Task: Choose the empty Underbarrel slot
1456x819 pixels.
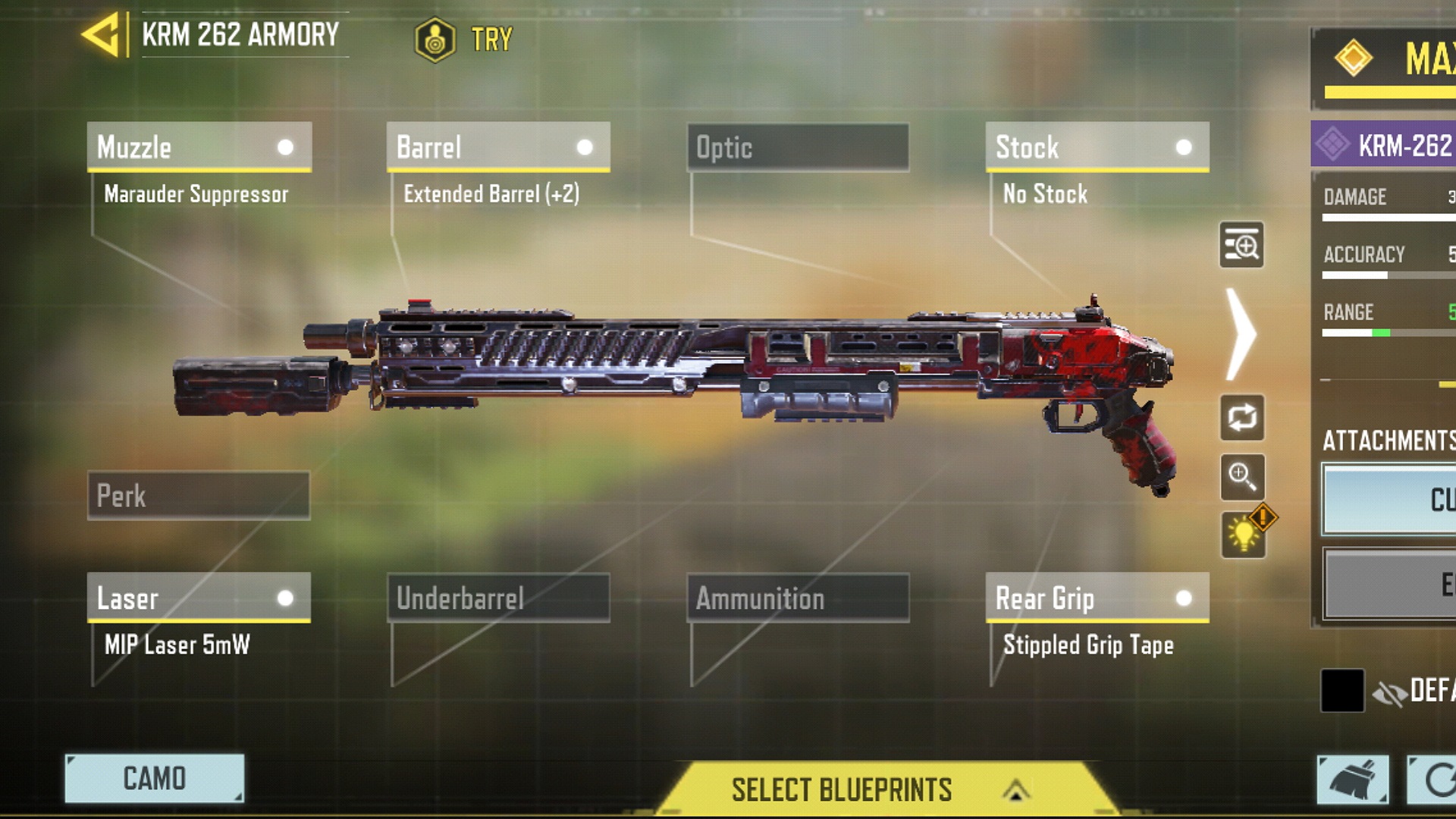Action: [x=498, y=598]
